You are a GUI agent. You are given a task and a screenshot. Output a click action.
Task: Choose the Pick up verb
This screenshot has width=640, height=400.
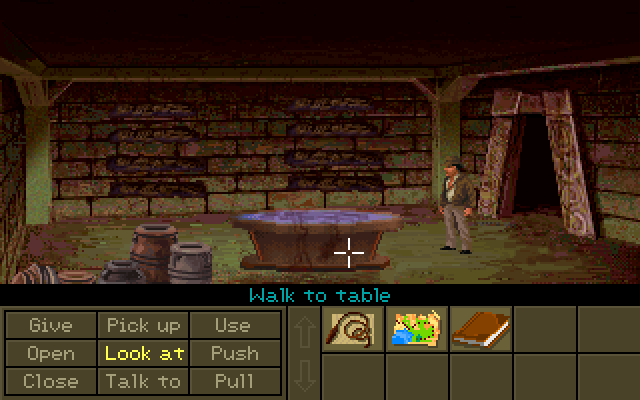point(142,325)
